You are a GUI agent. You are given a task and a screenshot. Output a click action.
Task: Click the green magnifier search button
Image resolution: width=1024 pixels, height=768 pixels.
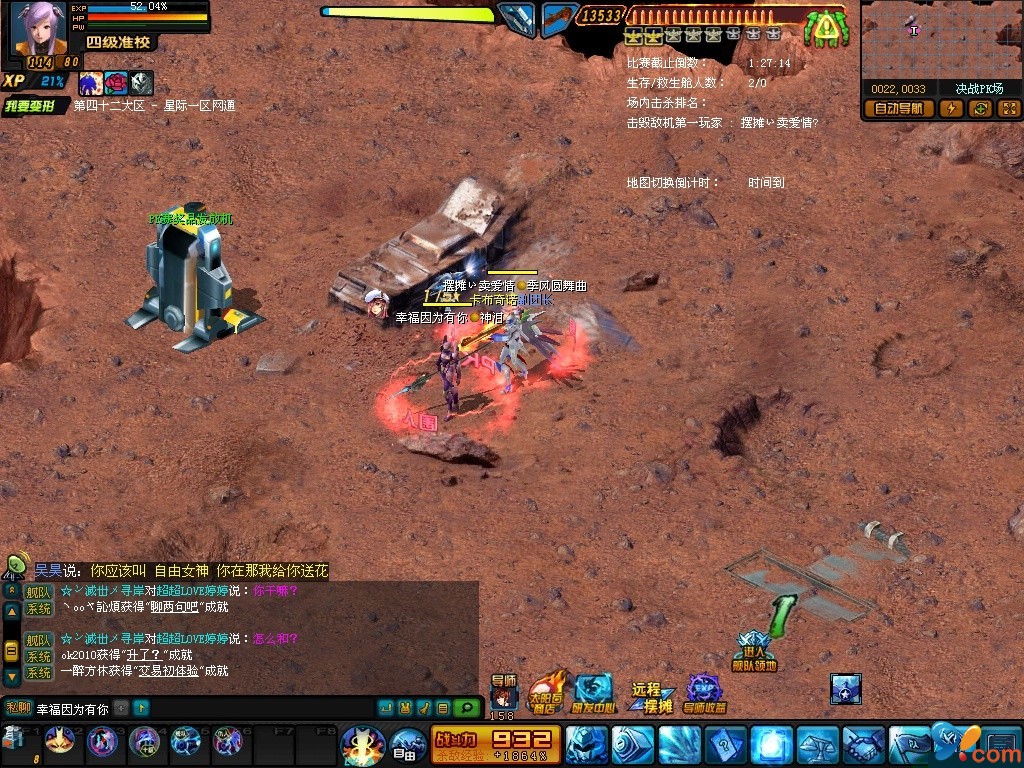coord(465,708)
